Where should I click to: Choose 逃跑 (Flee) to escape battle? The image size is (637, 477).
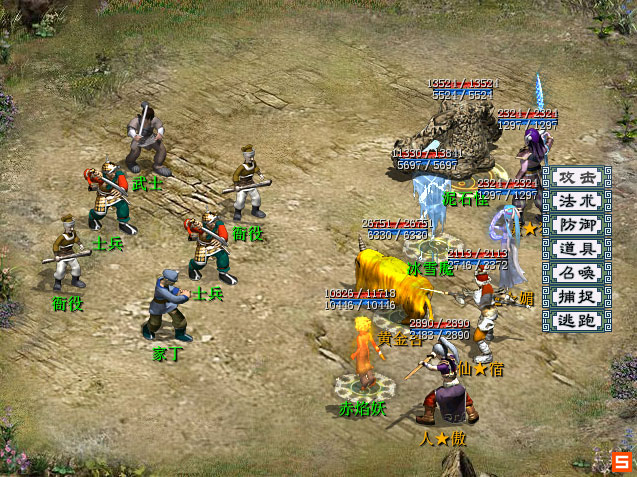click(577, 321)
